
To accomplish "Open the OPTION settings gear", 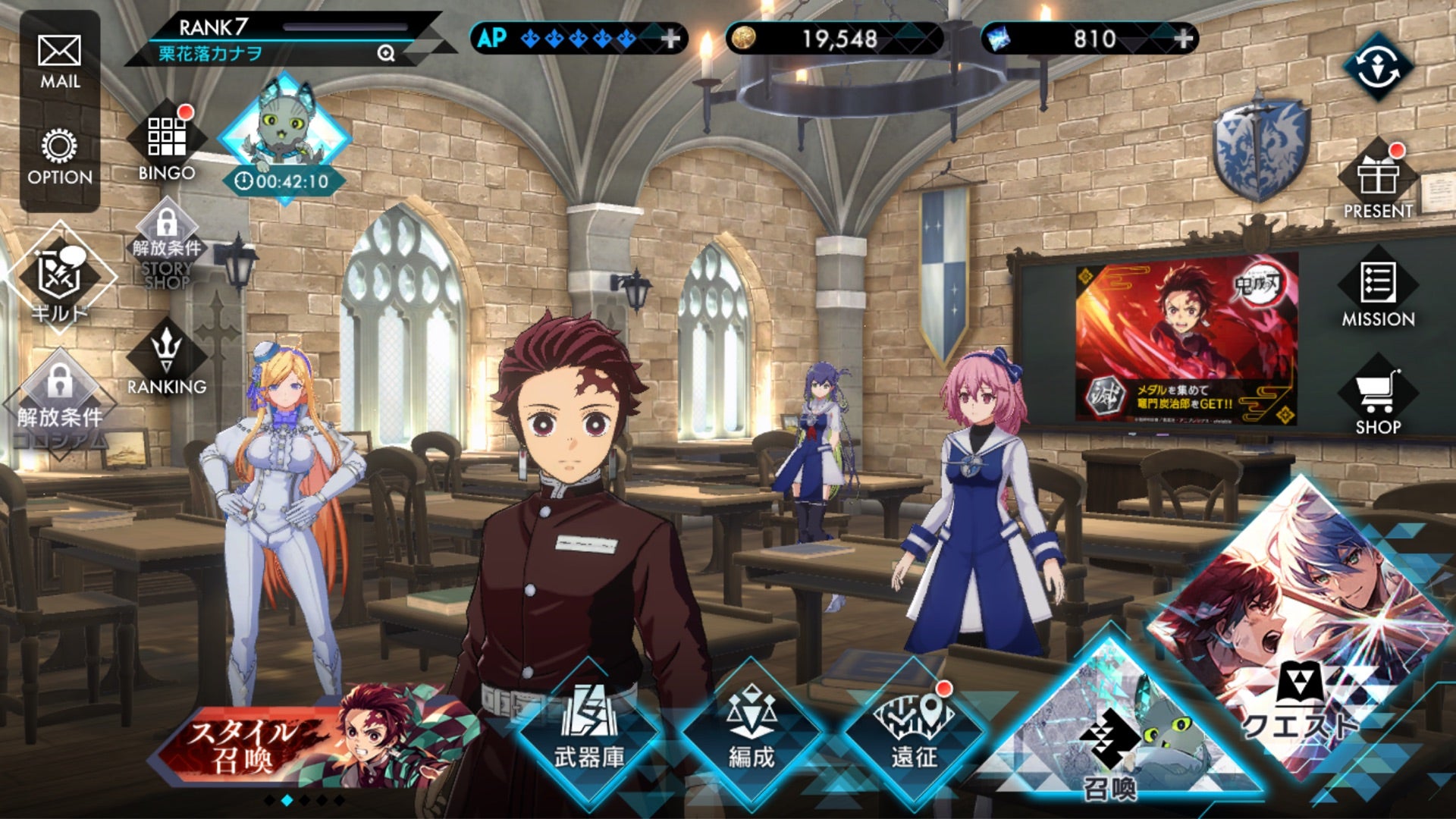I will tap(59, 155).
